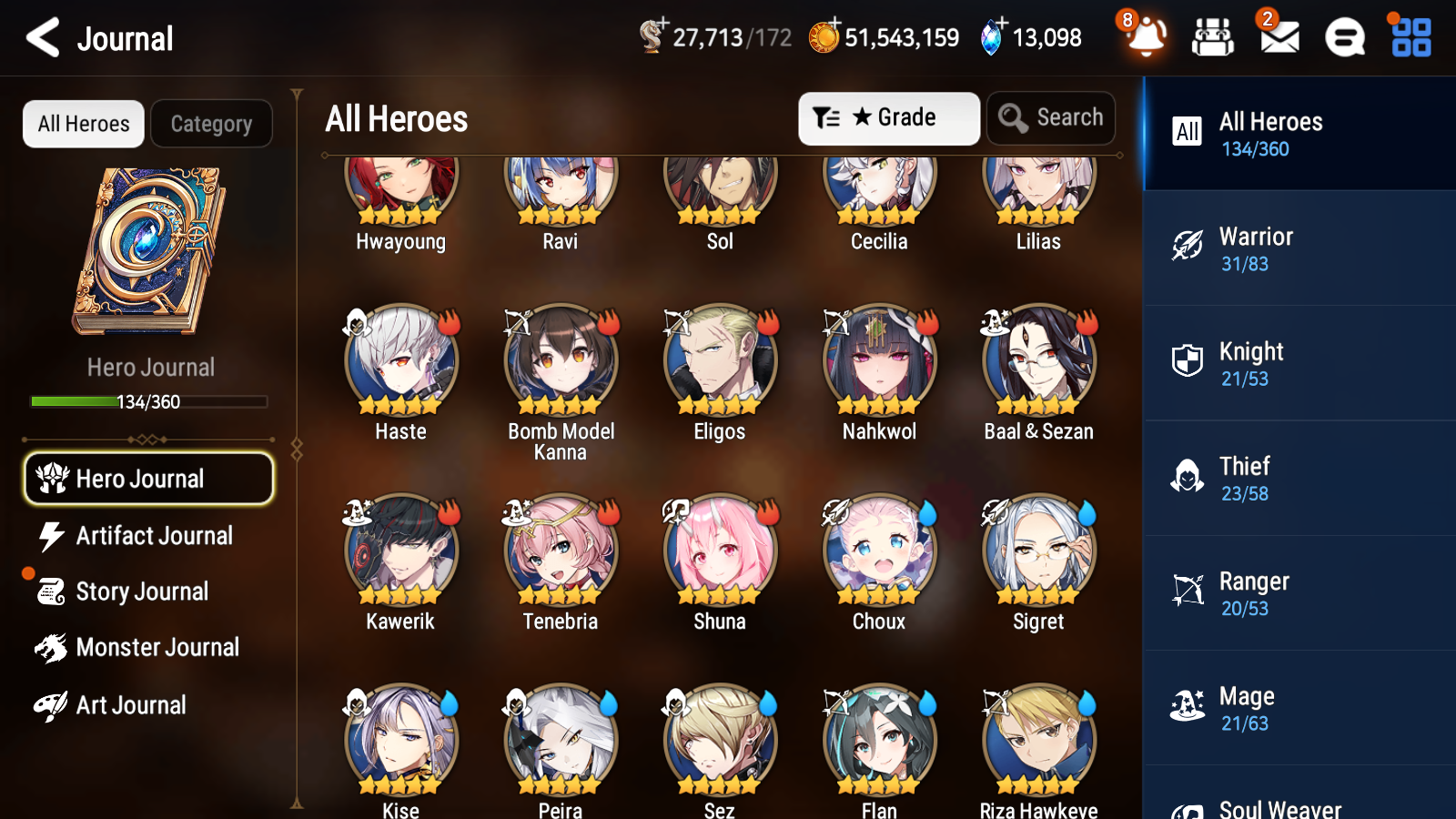This screenshot has height=819, width=1456.
Task: Click the Artifact Journal lightning icon
Action: click(52, 535)
